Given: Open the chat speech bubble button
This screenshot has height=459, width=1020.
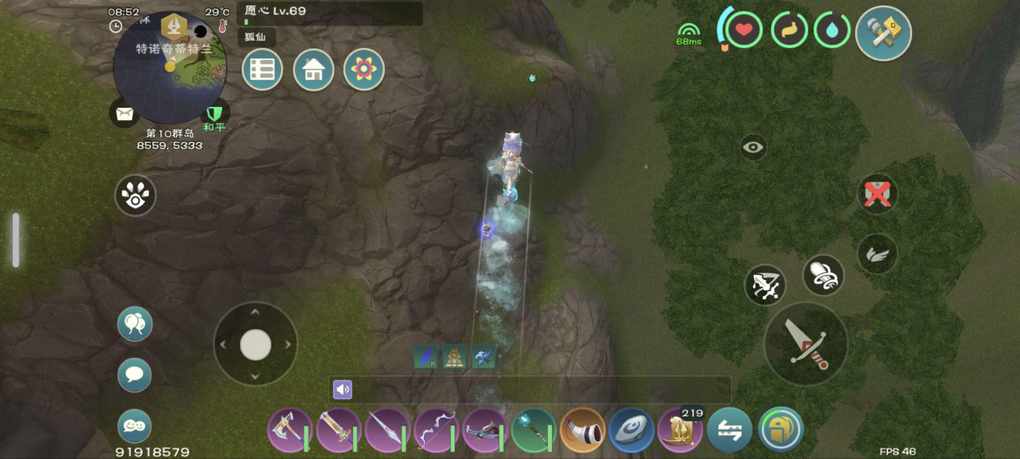Looking at the screenshot, I should click(135, 376).
